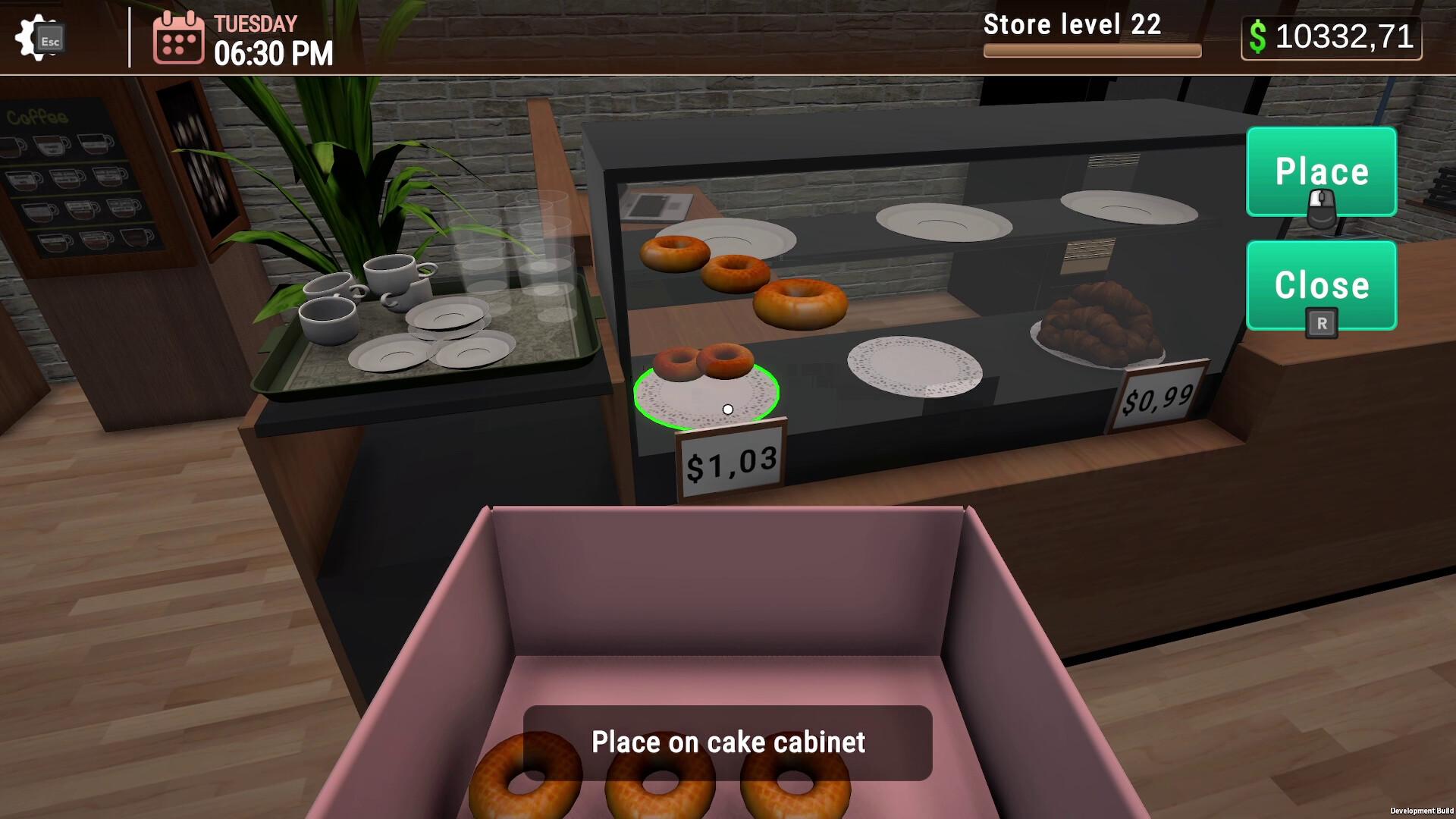Toggle the cabinet Close state
This screenshot has width=1456, height=819.
1321,286
